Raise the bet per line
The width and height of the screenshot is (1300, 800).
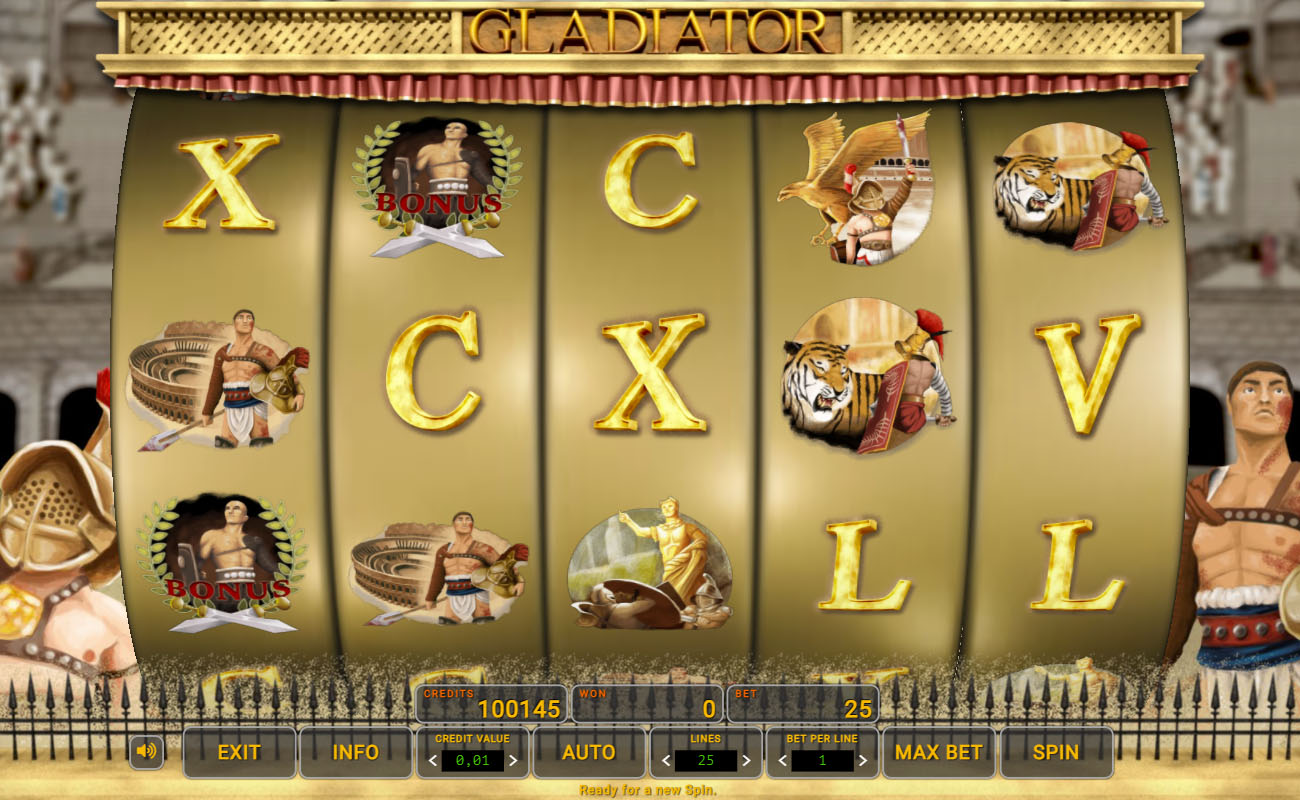pos(862,761)
